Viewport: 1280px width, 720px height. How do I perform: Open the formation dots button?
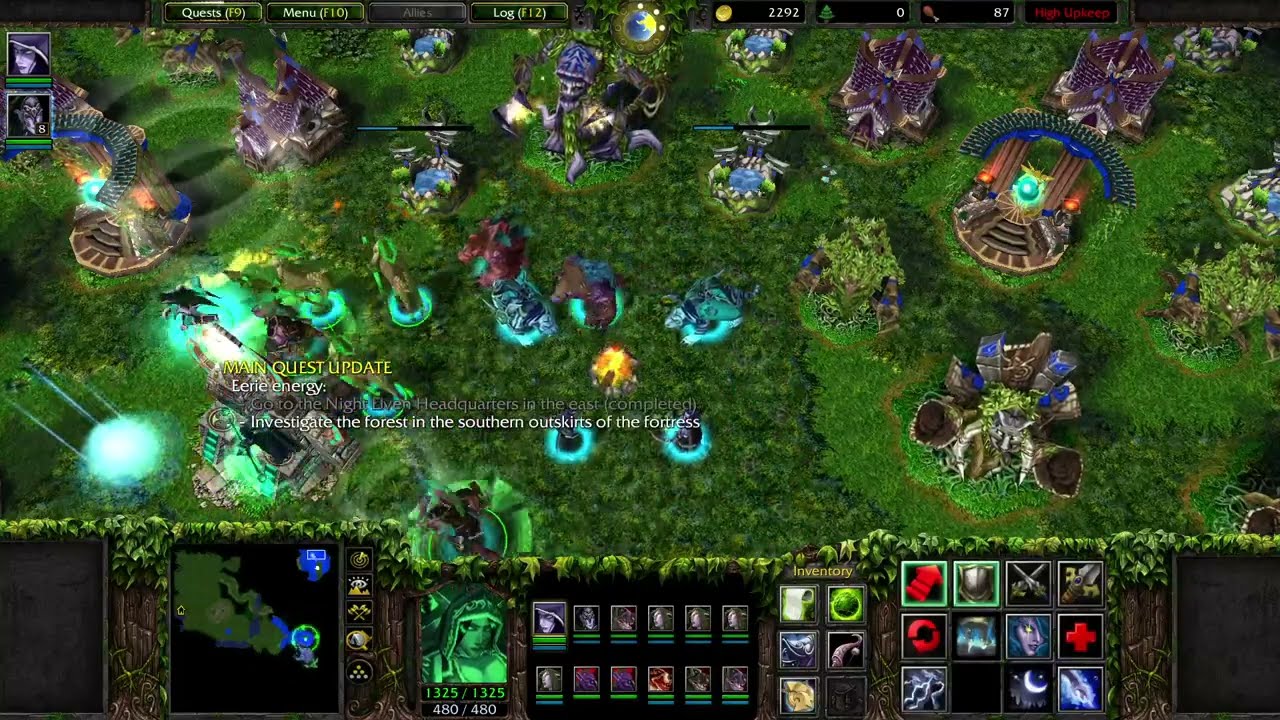pos(359,670)
